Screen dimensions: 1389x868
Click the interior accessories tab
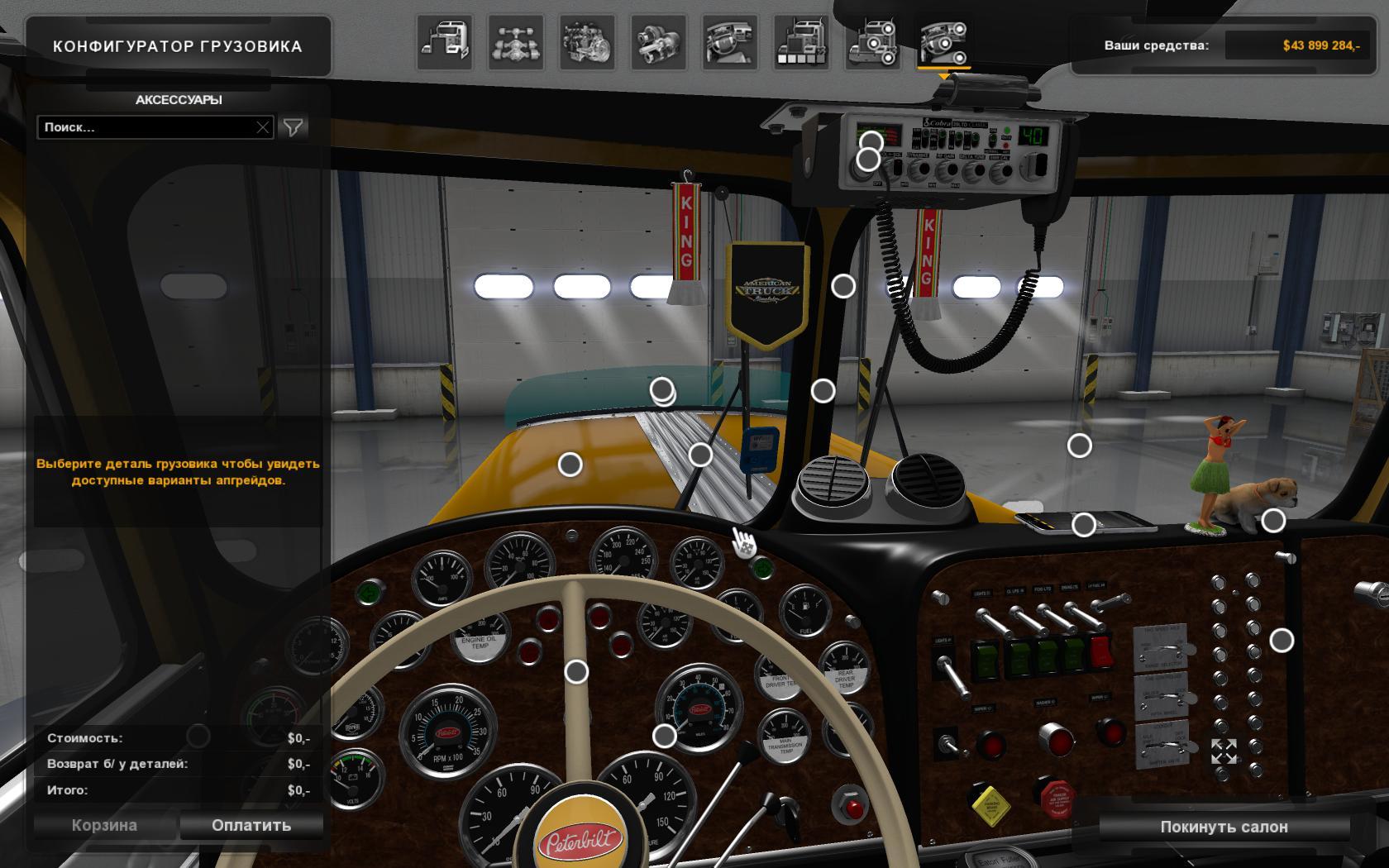click(943, 42)
